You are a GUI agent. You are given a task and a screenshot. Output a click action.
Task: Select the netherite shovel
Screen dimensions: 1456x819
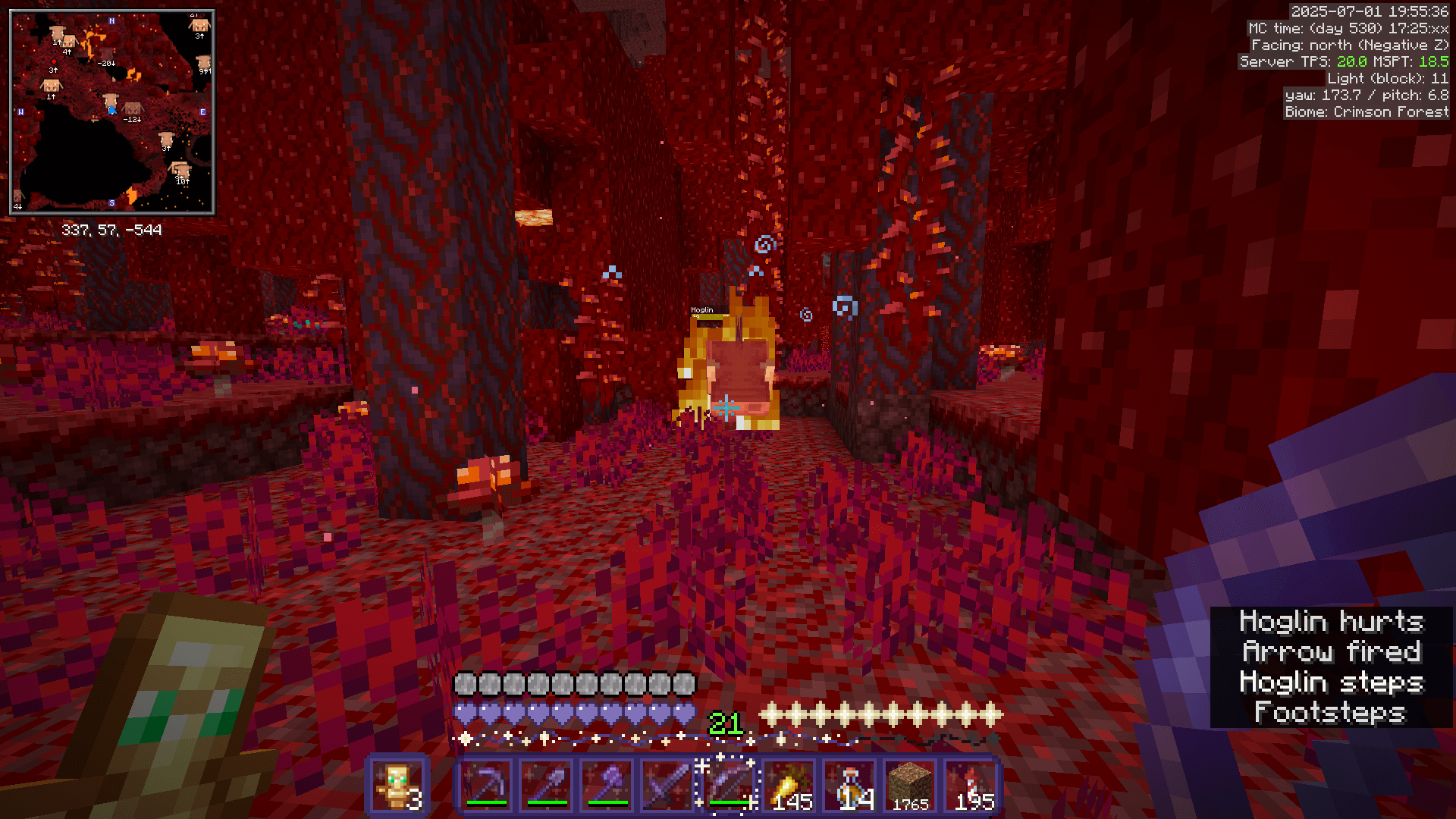click(545, 781)
